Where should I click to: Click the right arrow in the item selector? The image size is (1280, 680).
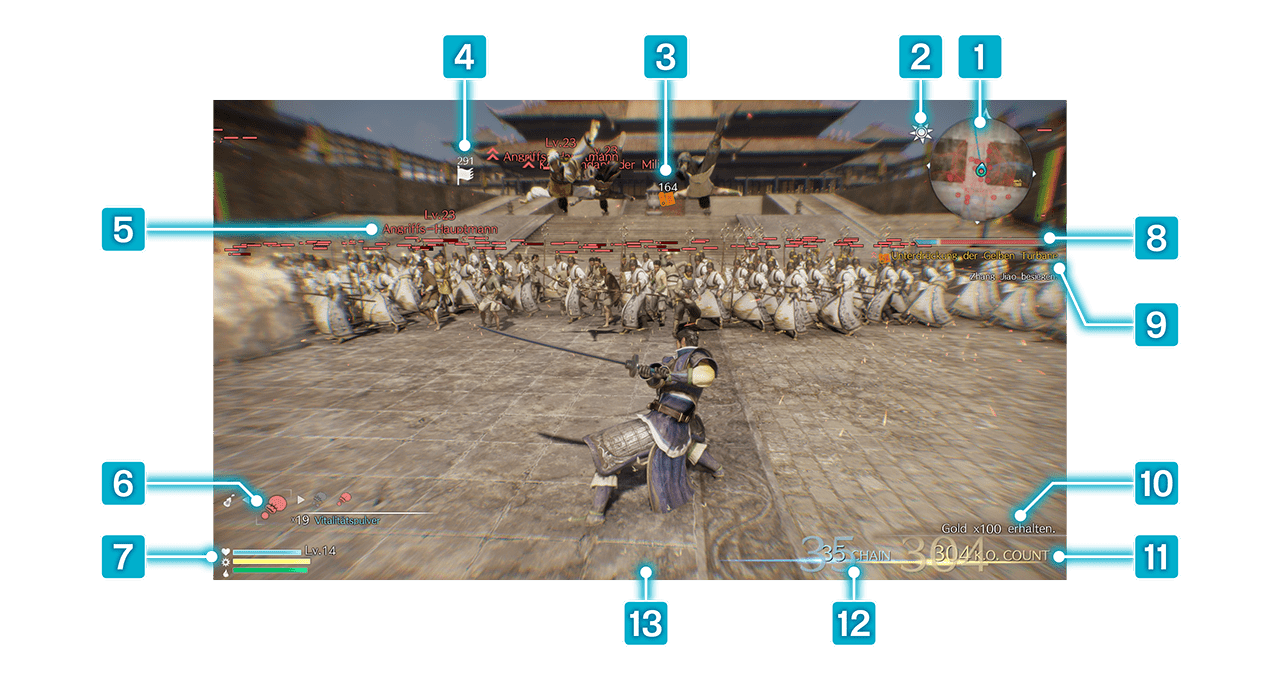point(300,498)
